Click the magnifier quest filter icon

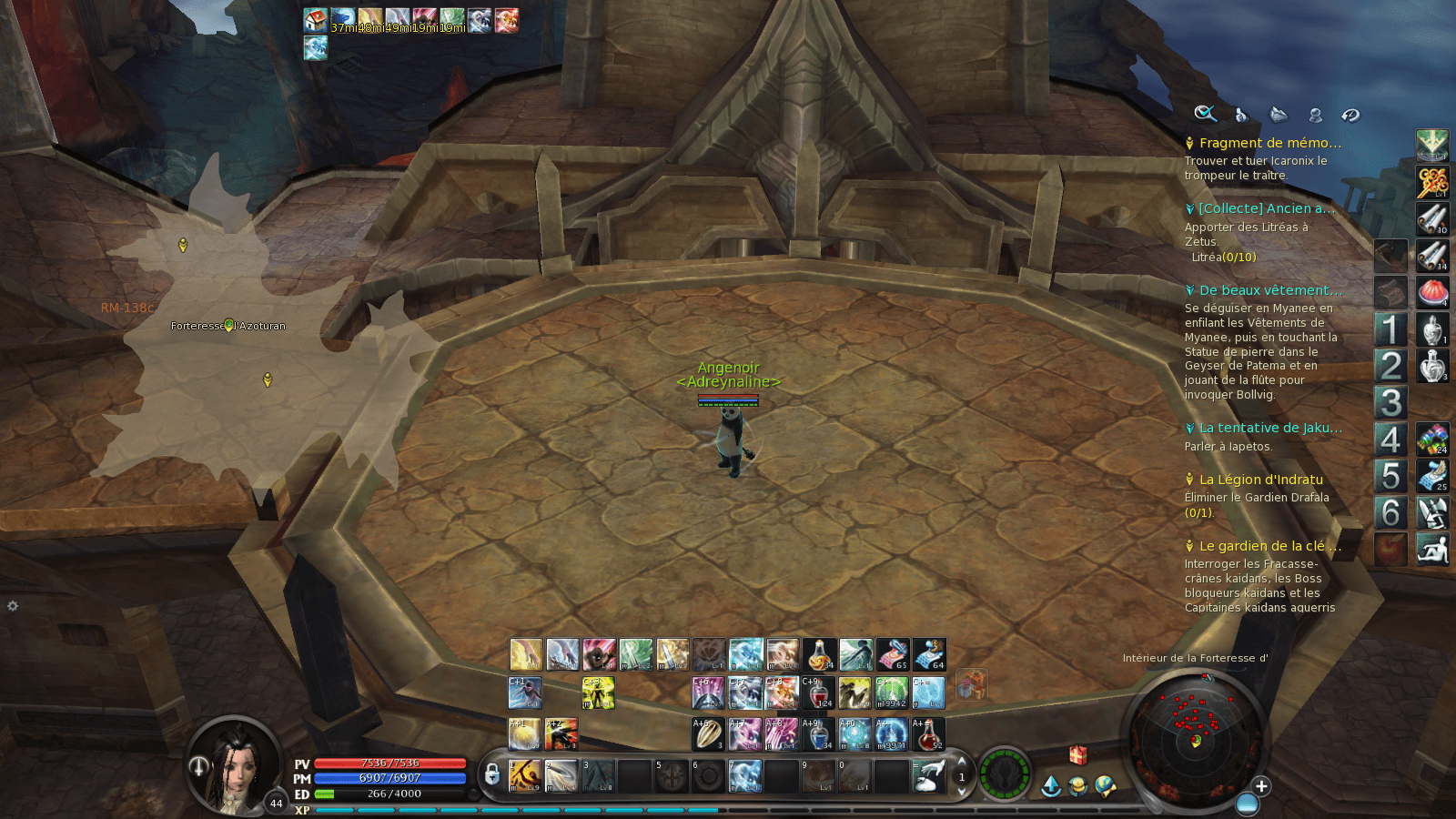click(1205, 114)
